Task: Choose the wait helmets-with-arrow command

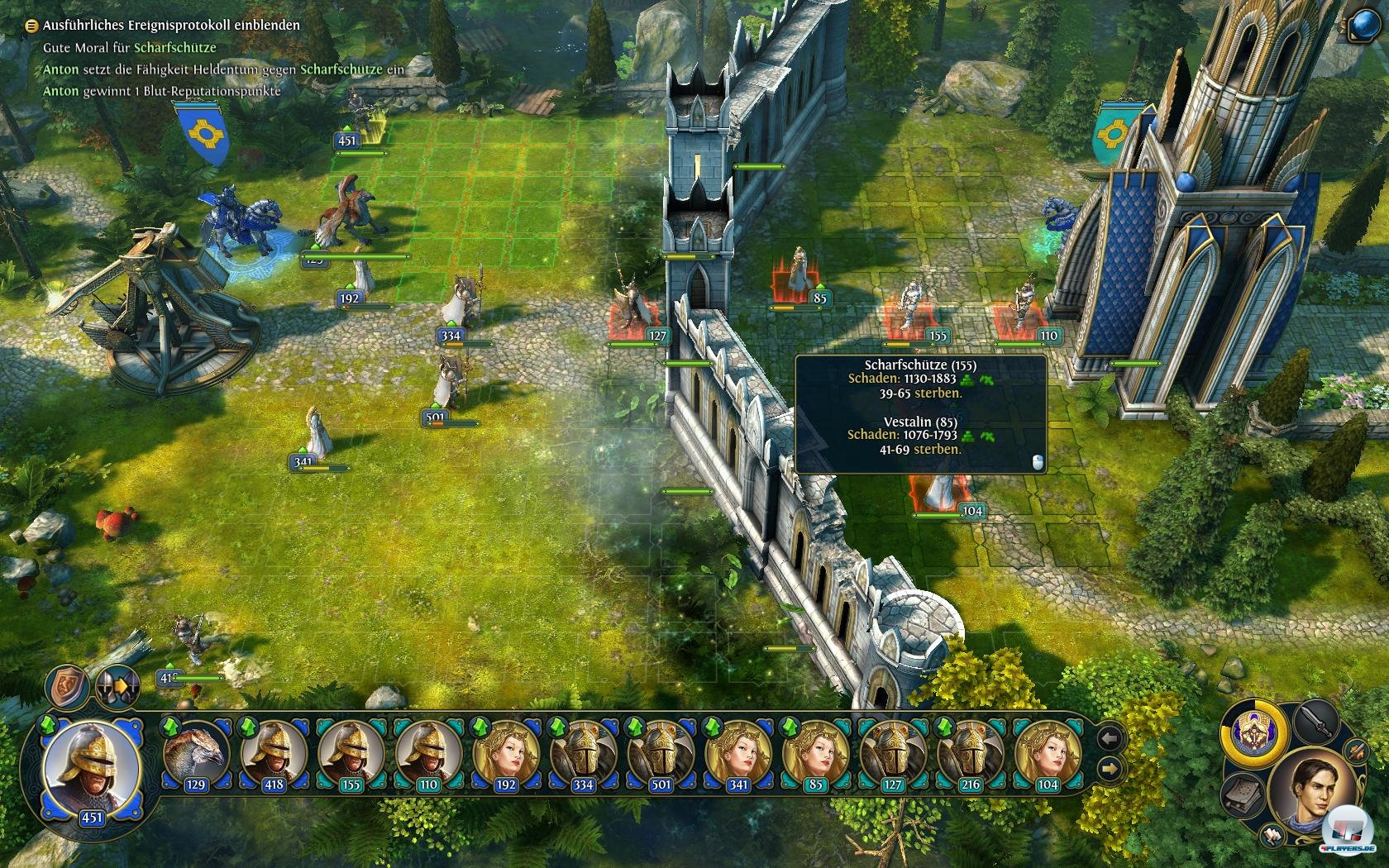Action: point(117,685)
